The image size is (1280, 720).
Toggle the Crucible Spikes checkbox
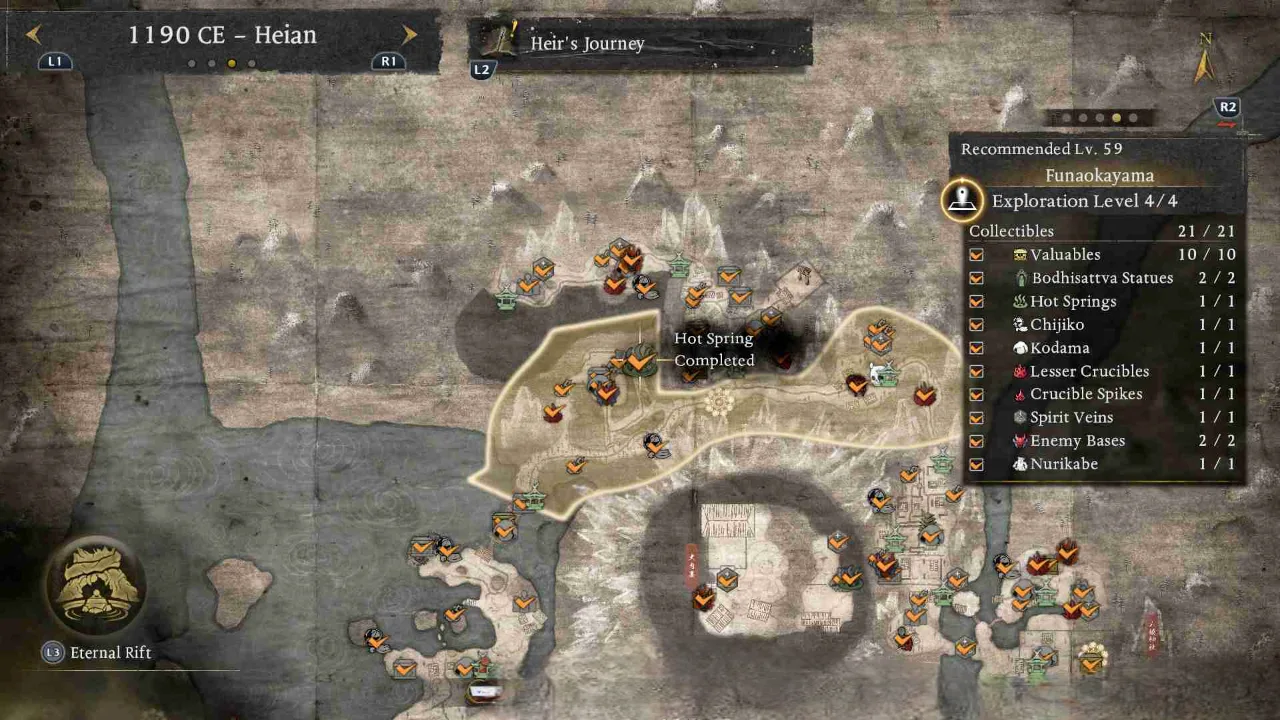point(976,394)
